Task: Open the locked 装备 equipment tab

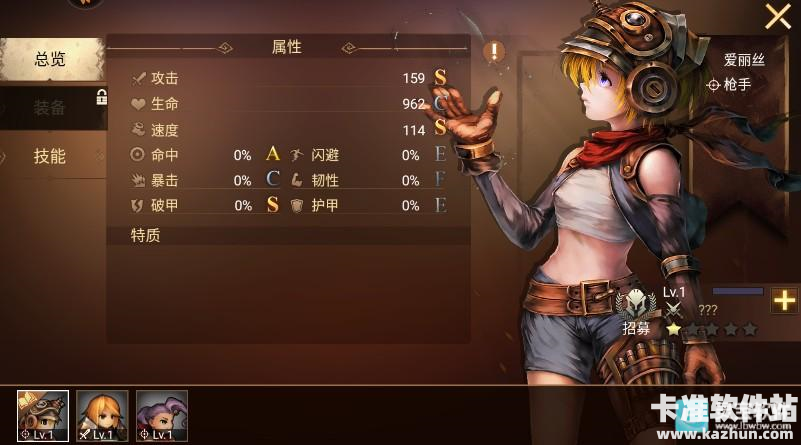Action: [x=50, y=108]
